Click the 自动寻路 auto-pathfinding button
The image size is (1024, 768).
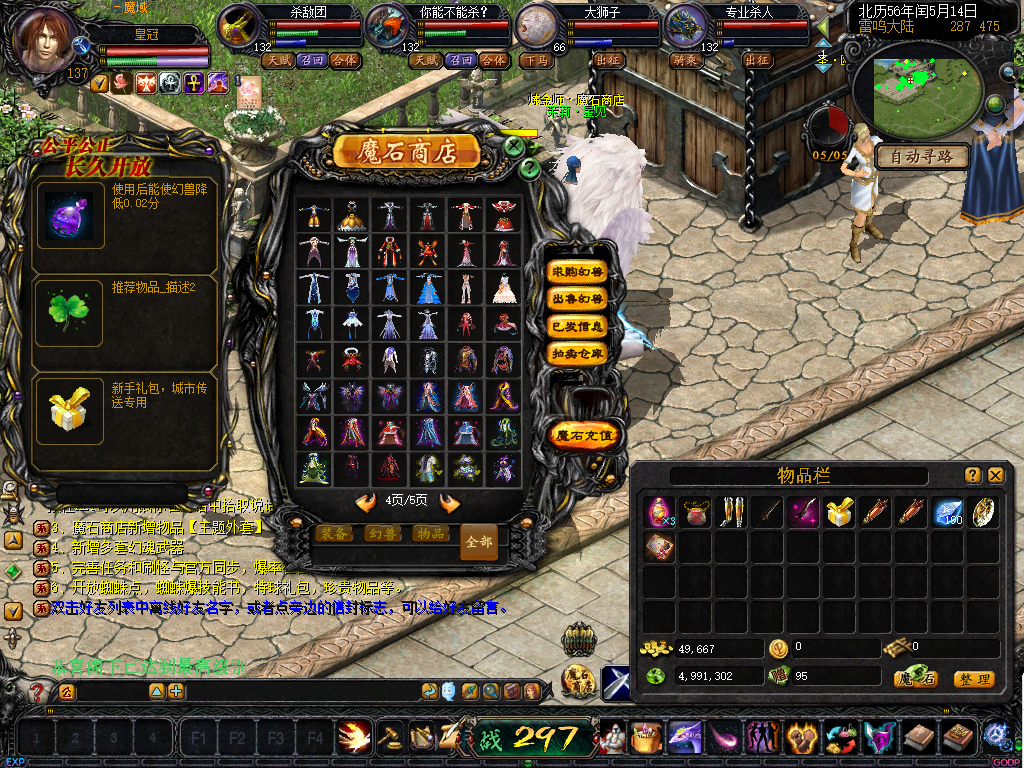[922, 157]
